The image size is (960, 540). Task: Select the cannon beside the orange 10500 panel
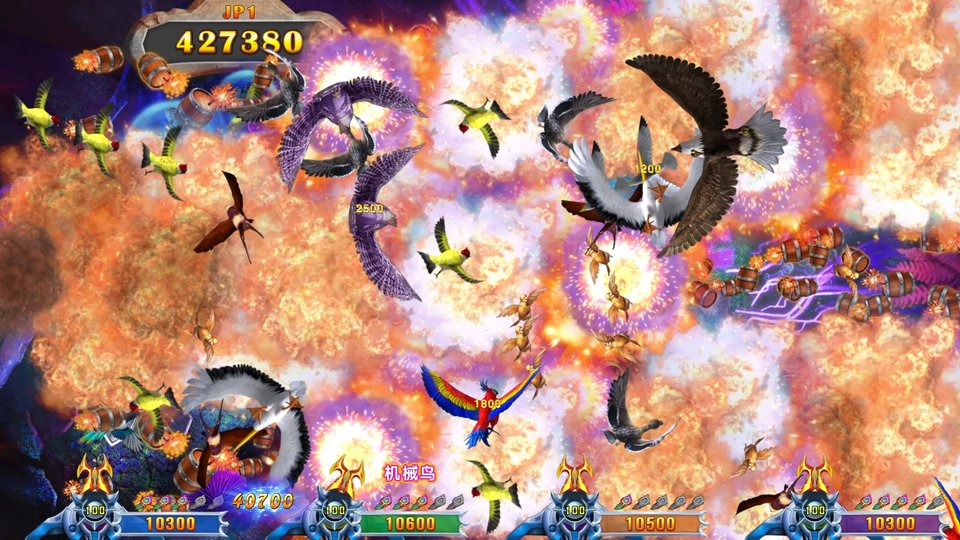(576, 505)
